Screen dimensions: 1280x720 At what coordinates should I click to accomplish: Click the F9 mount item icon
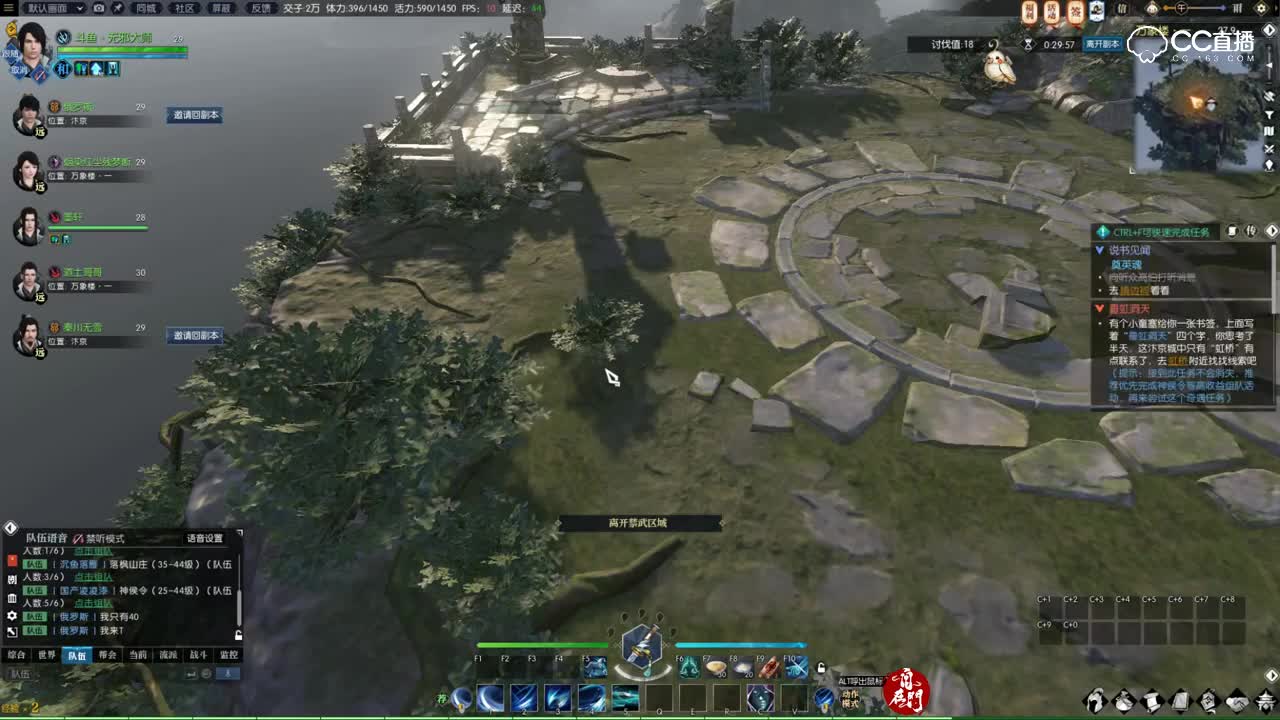tap(768, 667)
